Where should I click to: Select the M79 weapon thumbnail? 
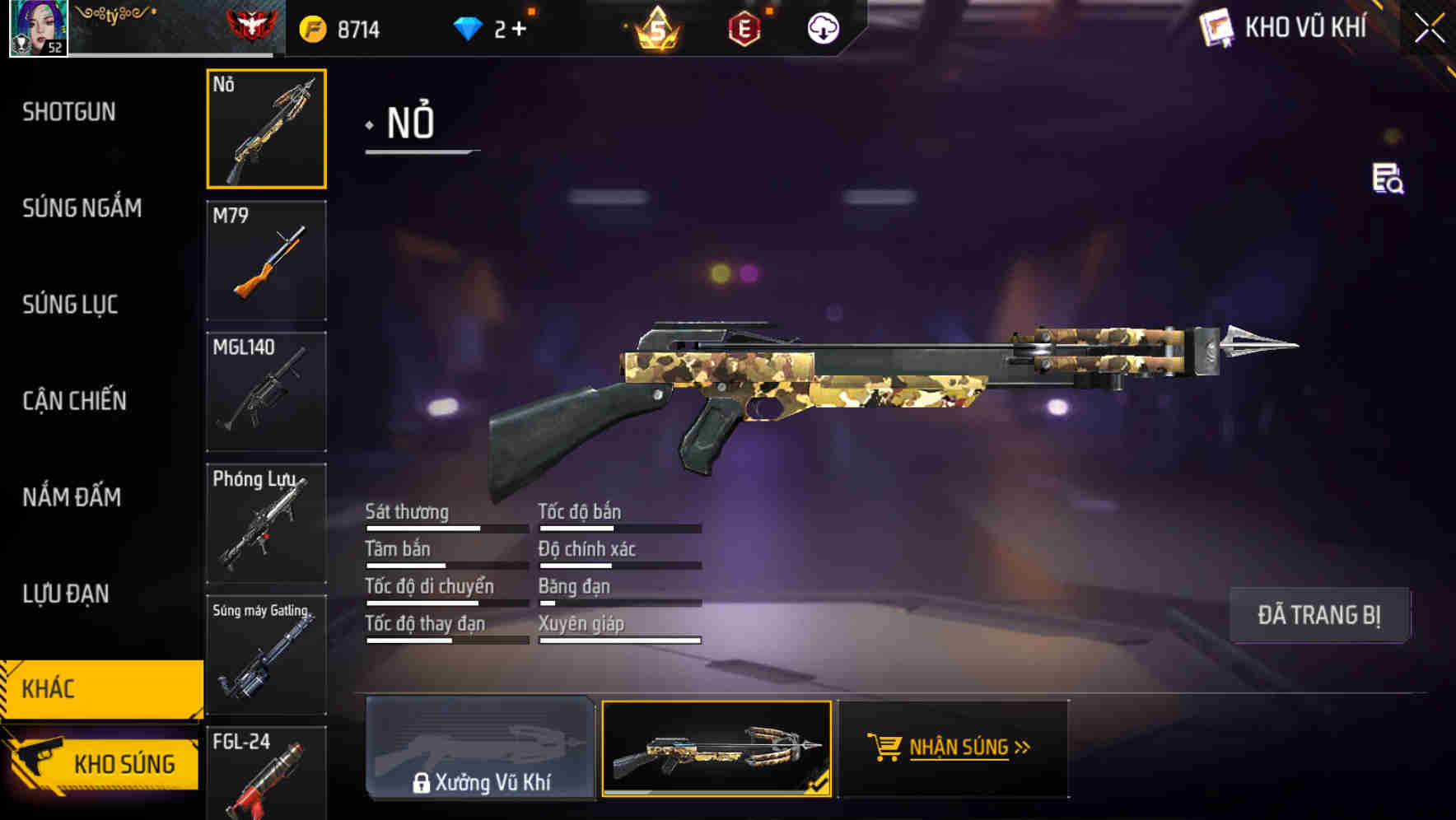pos(266,259)
